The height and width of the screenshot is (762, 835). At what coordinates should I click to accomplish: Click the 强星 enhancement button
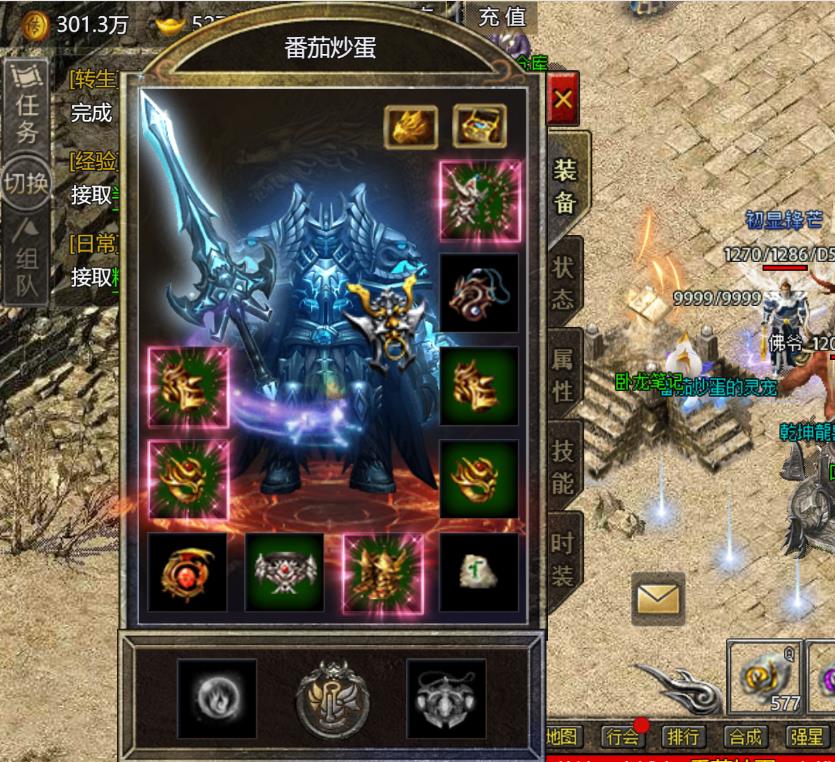point(806,737)
